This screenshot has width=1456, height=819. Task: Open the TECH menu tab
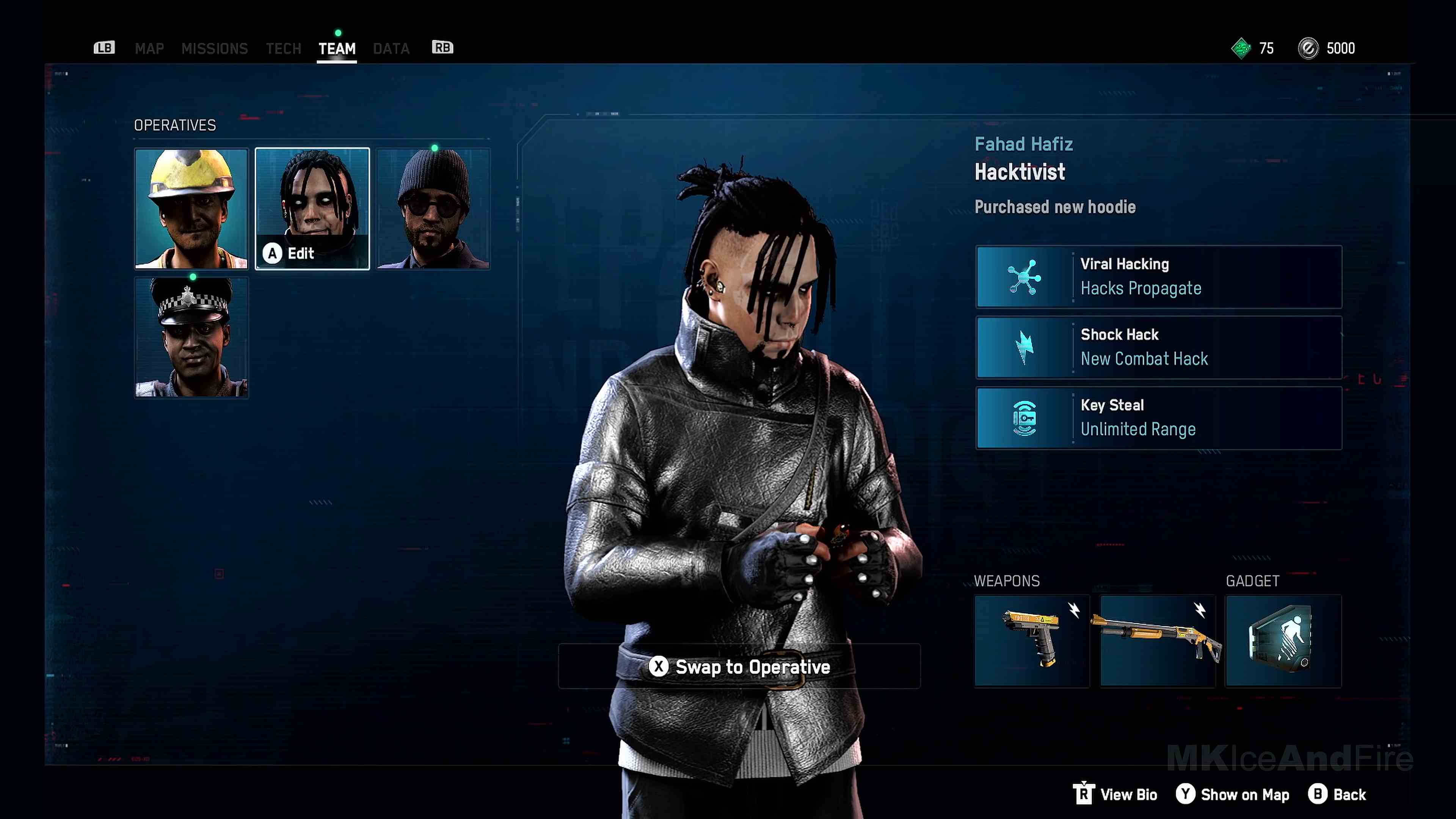click(283, 48)
